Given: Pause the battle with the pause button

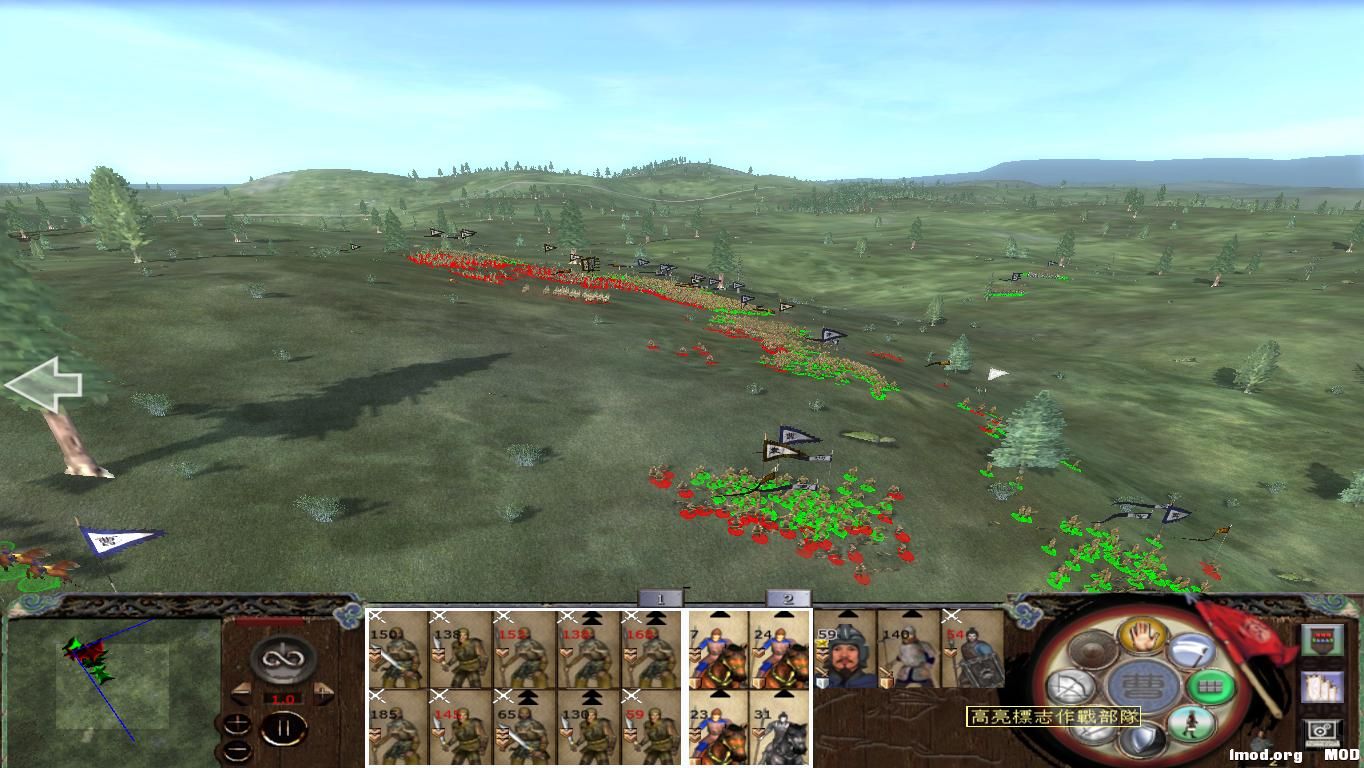Looking at the screenshot, I should tap(283, 727).
